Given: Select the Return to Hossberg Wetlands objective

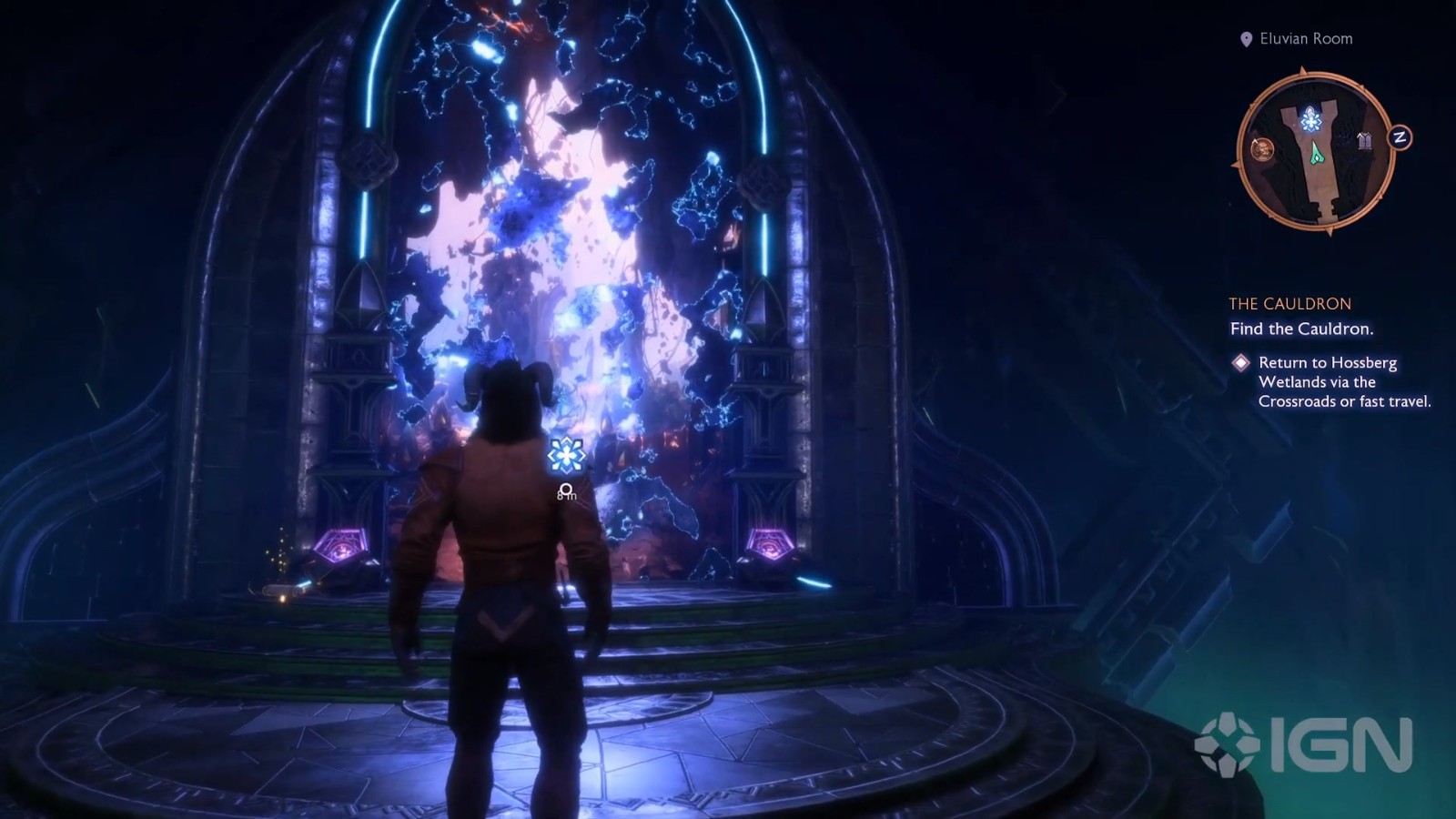Looking at the screenshot, I should (1343, 381).
